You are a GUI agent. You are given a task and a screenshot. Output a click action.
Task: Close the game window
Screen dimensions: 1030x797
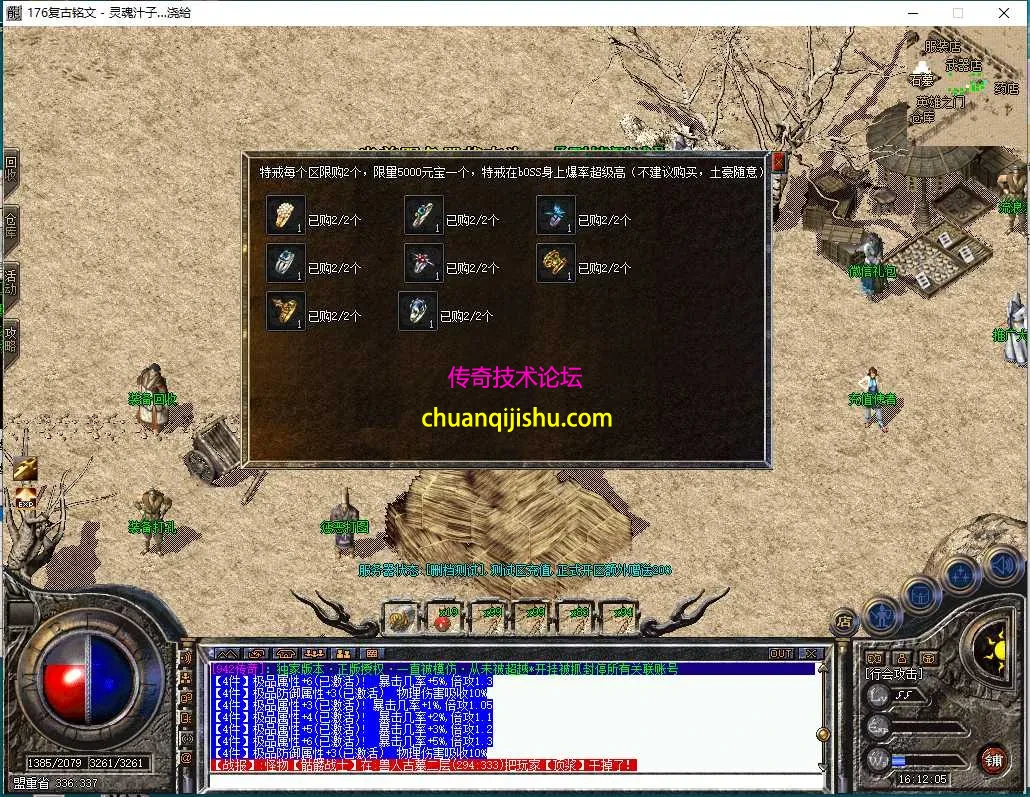(x=1004, y=13)
